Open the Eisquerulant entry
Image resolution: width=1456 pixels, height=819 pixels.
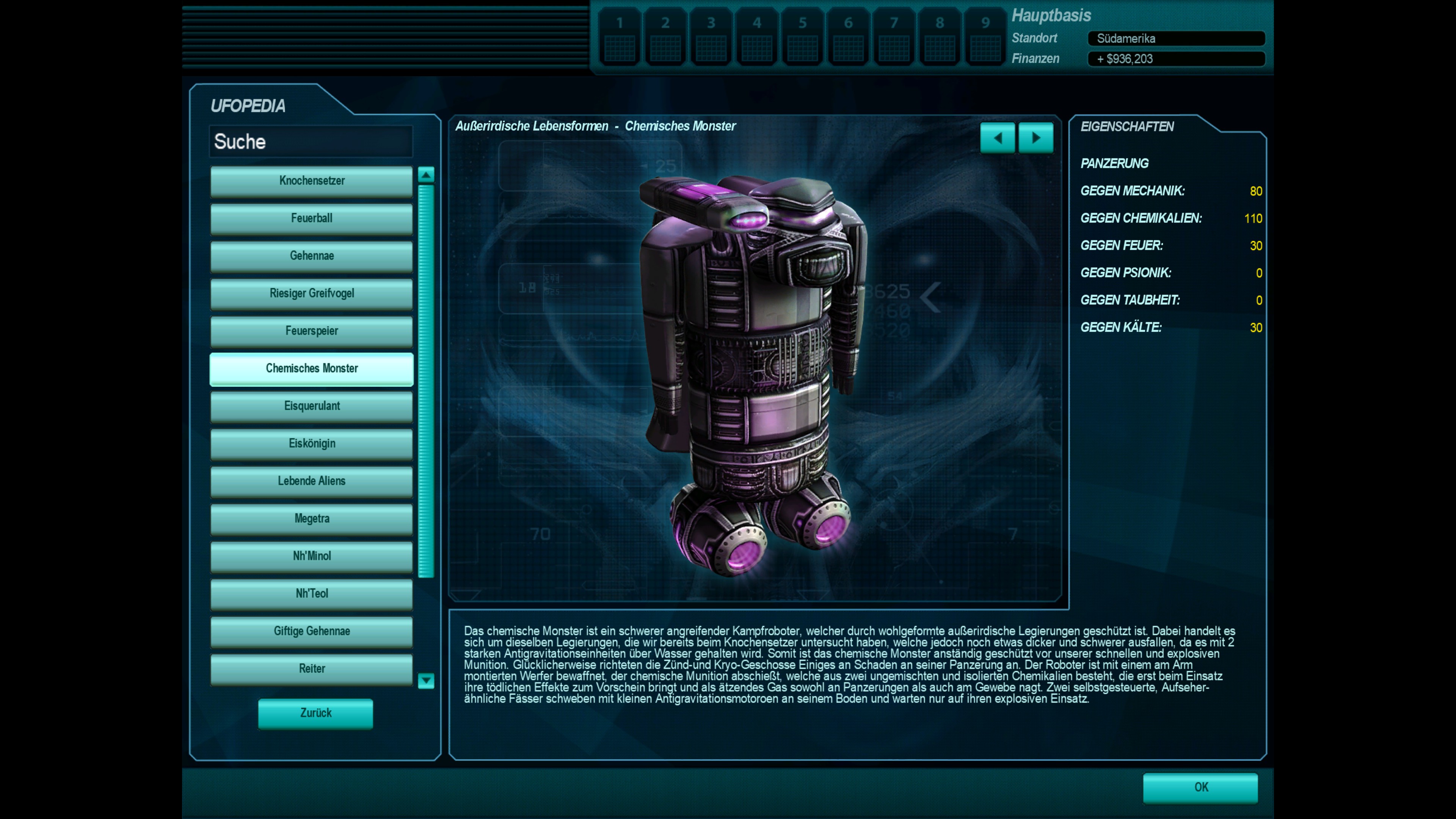pos(311,406)
